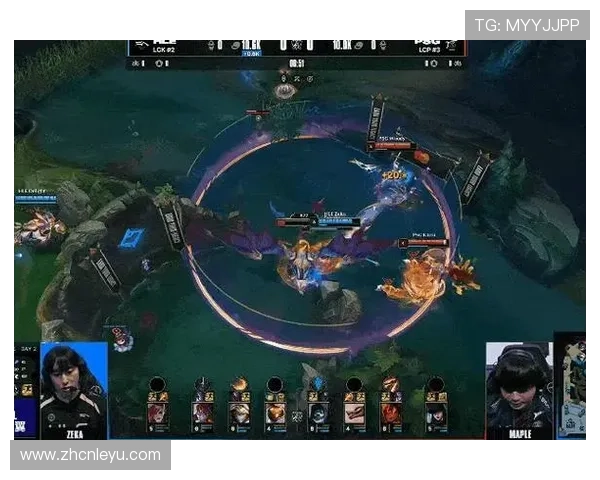
Task: Select the MAPLE player camera panel
Action: click(519, 390)
